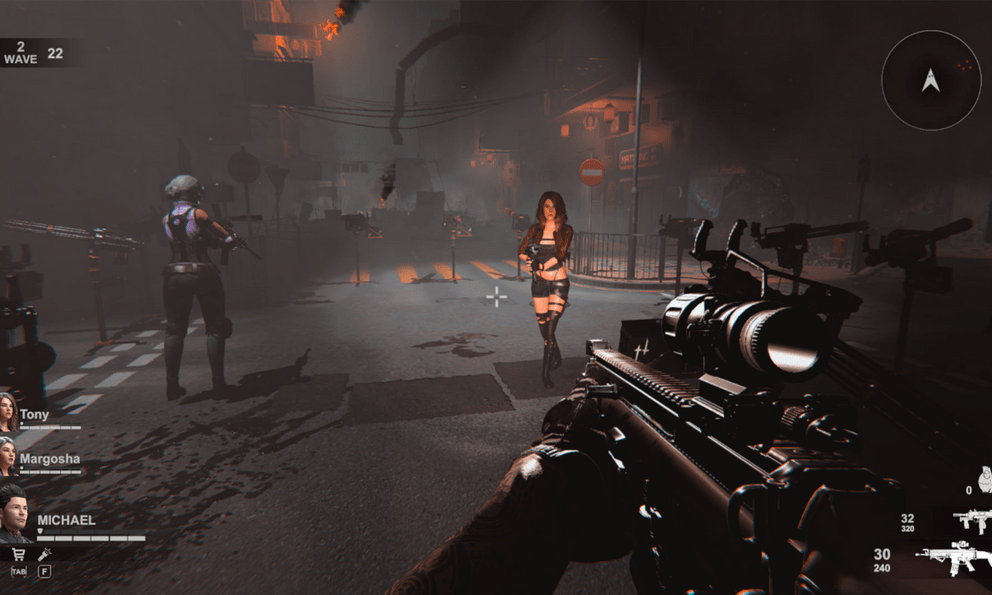Select the assault rifle weapon slot

[957, 556]
